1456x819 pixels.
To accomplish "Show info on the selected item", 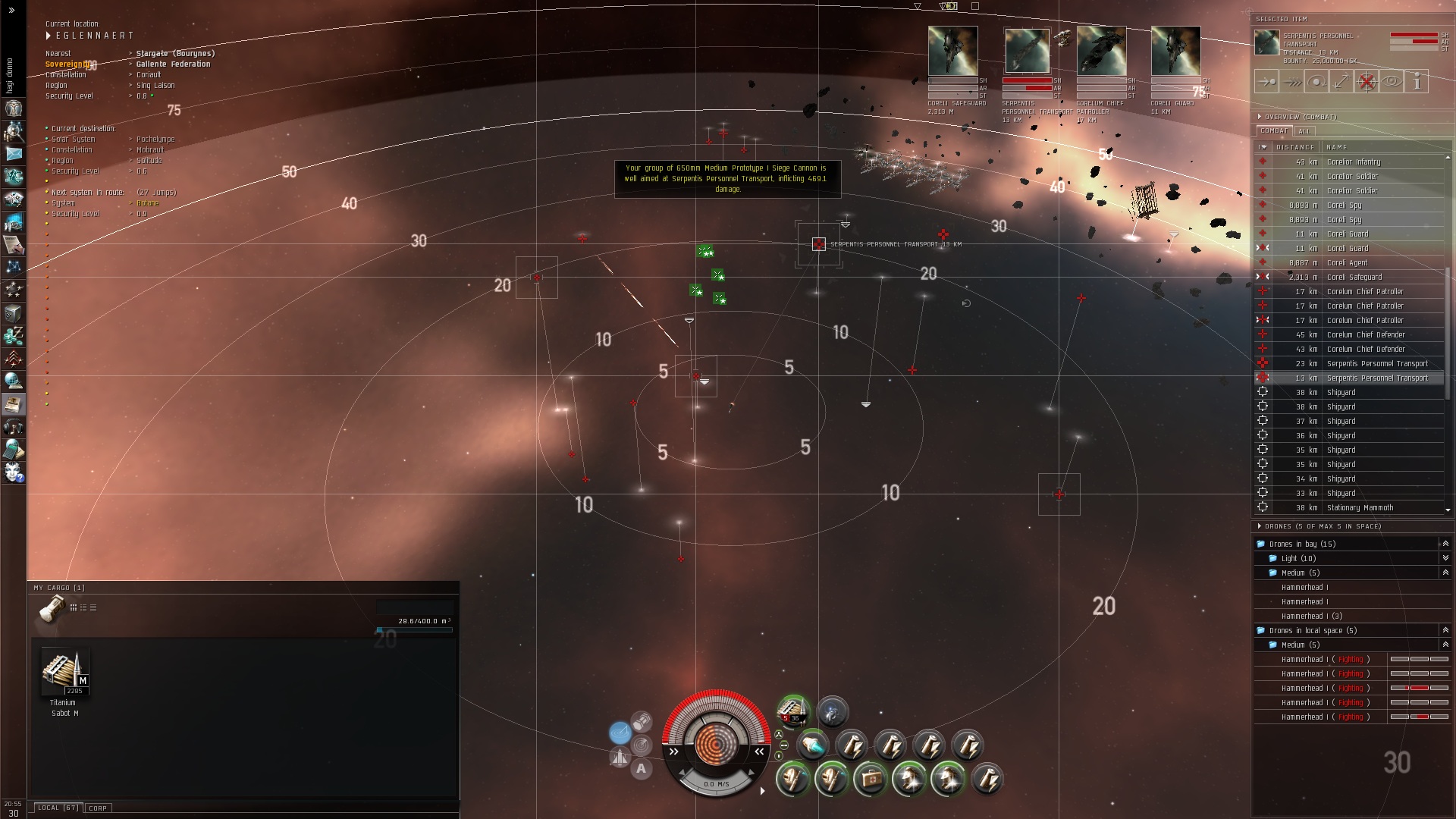I will click(1417, 82).
